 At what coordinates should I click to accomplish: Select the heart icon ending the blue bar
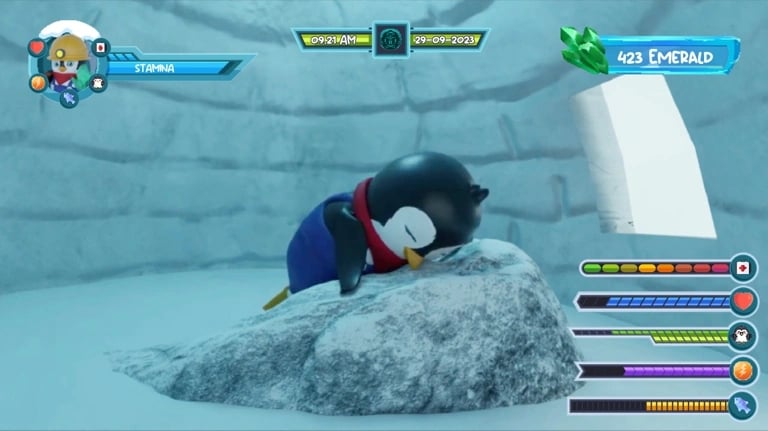coord(743,301)
